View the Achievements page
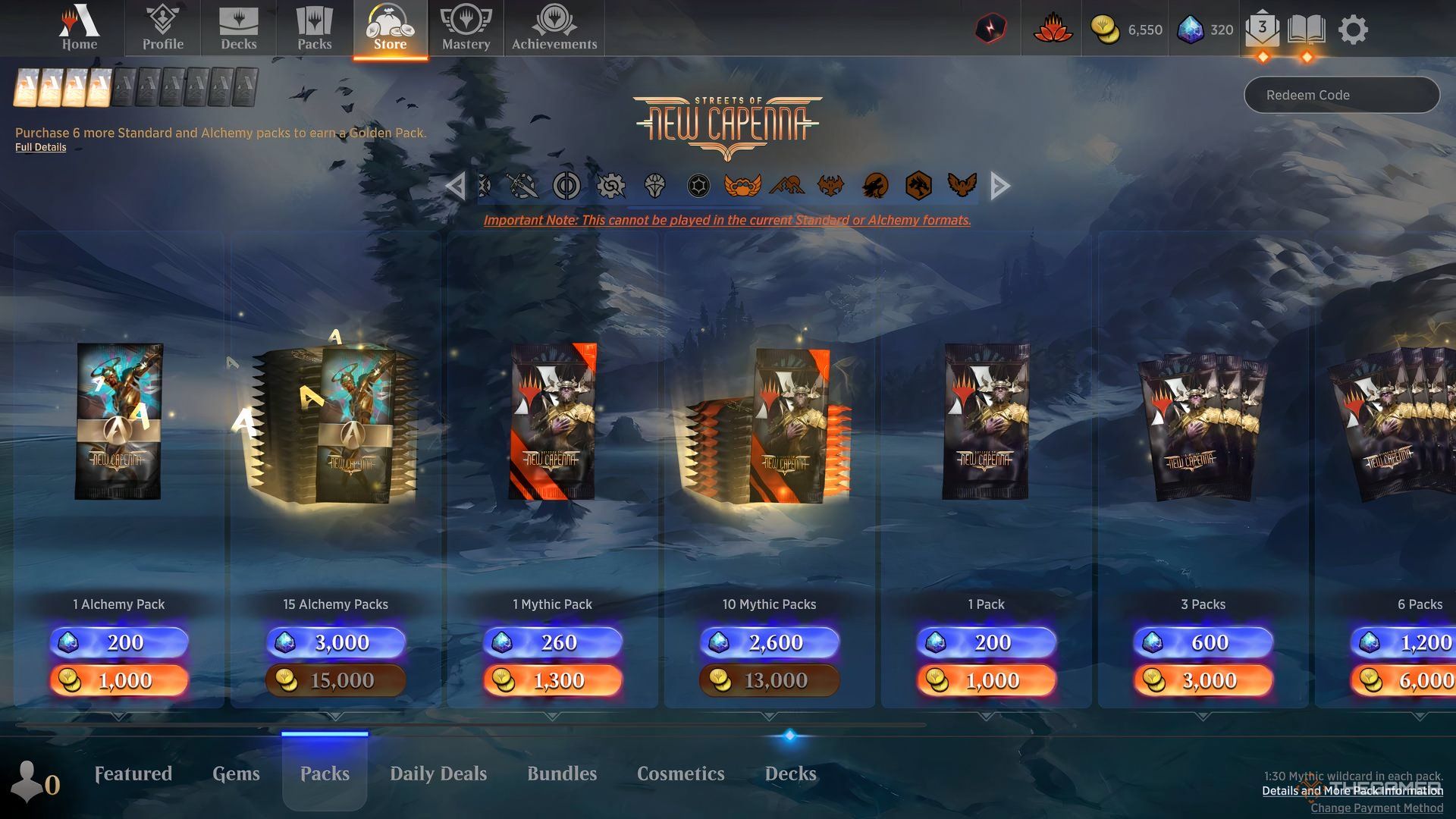This screenshot has height=819, width=1456. [554, 29]
